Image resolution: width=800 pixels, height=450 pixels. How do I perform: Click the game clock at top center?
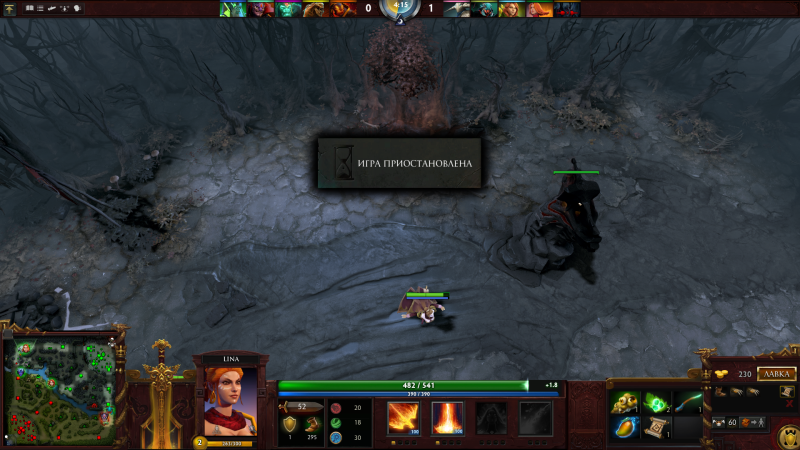point(400,9)
